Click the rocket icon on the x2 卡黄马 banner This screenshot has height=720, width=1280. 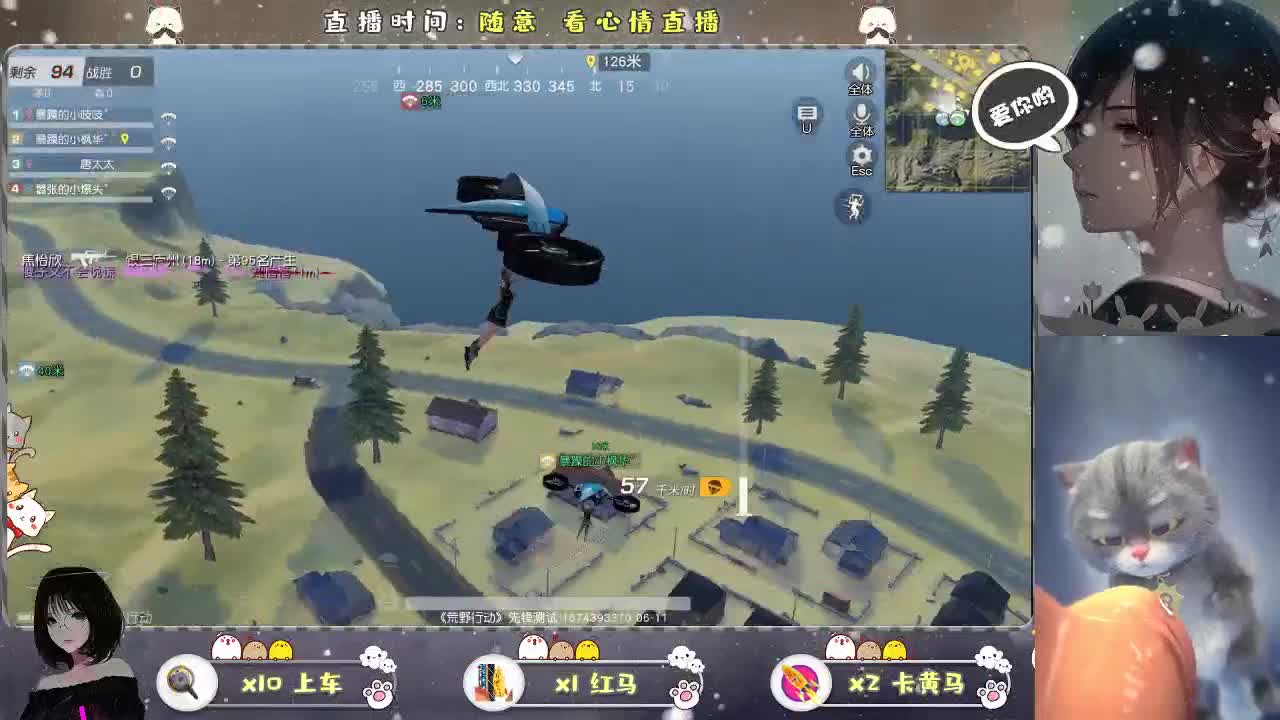click(800, 683)
